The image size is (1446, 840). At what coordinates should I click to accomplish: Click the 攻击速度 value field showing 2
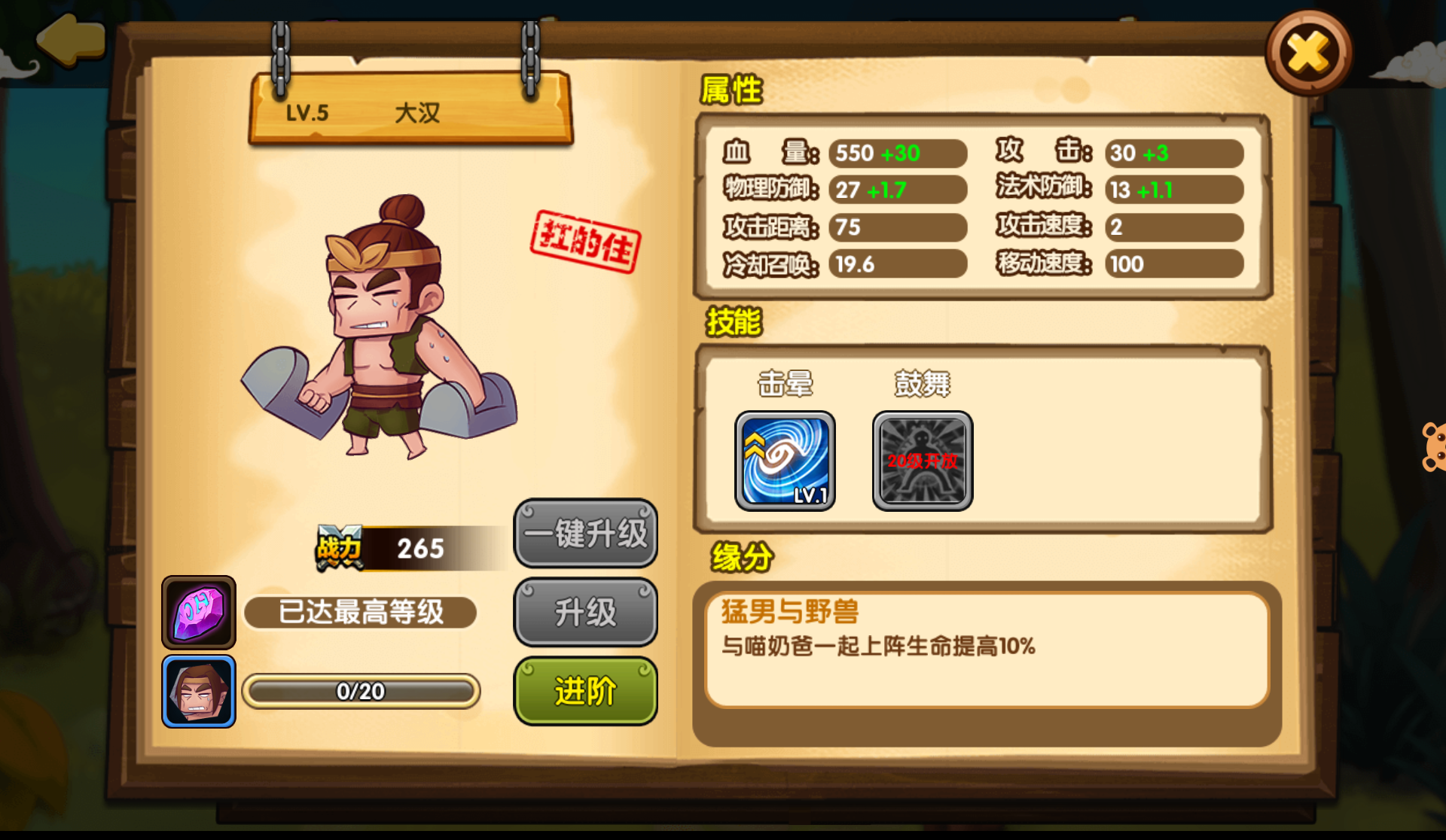pos(1173,227)
